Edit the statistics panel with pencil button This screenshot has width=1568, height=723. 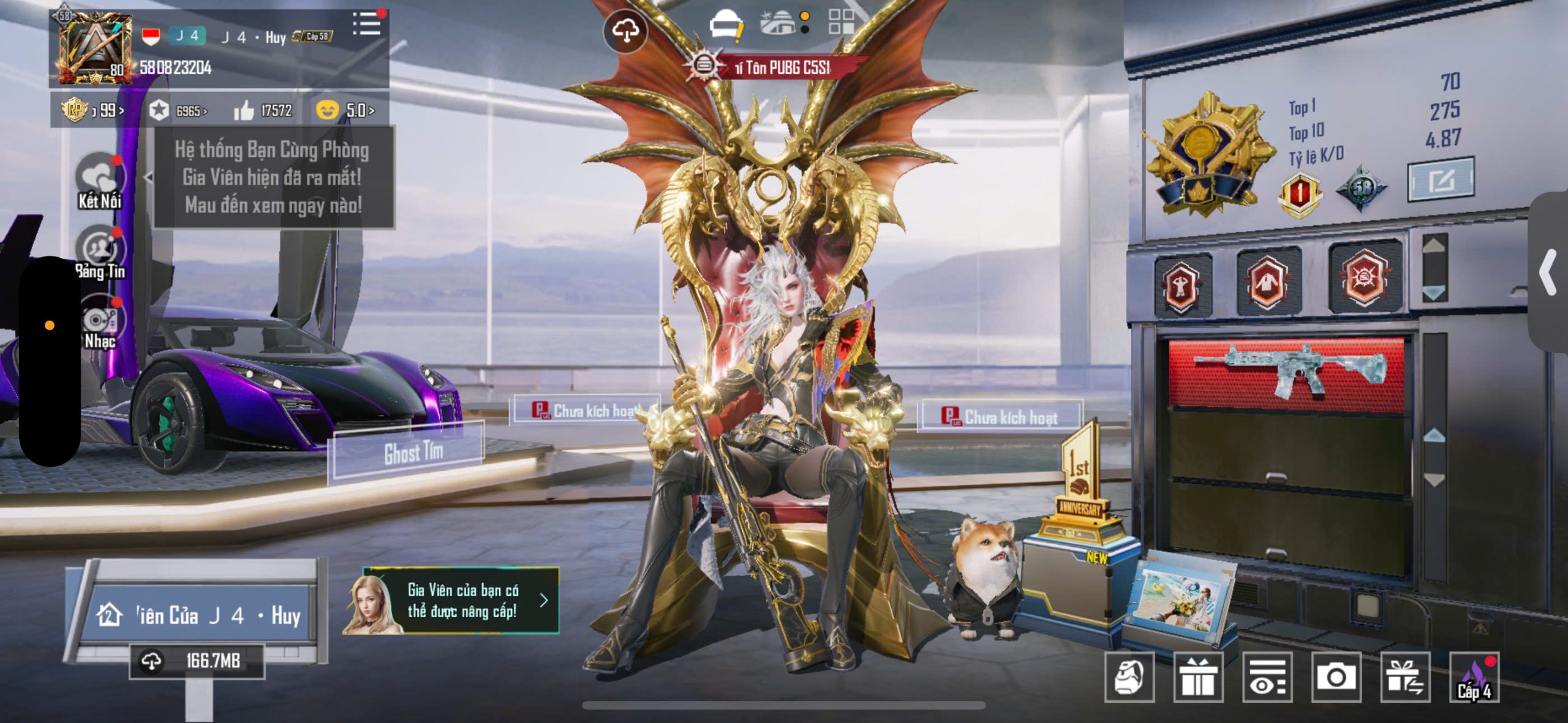[x=1441, y=179]
